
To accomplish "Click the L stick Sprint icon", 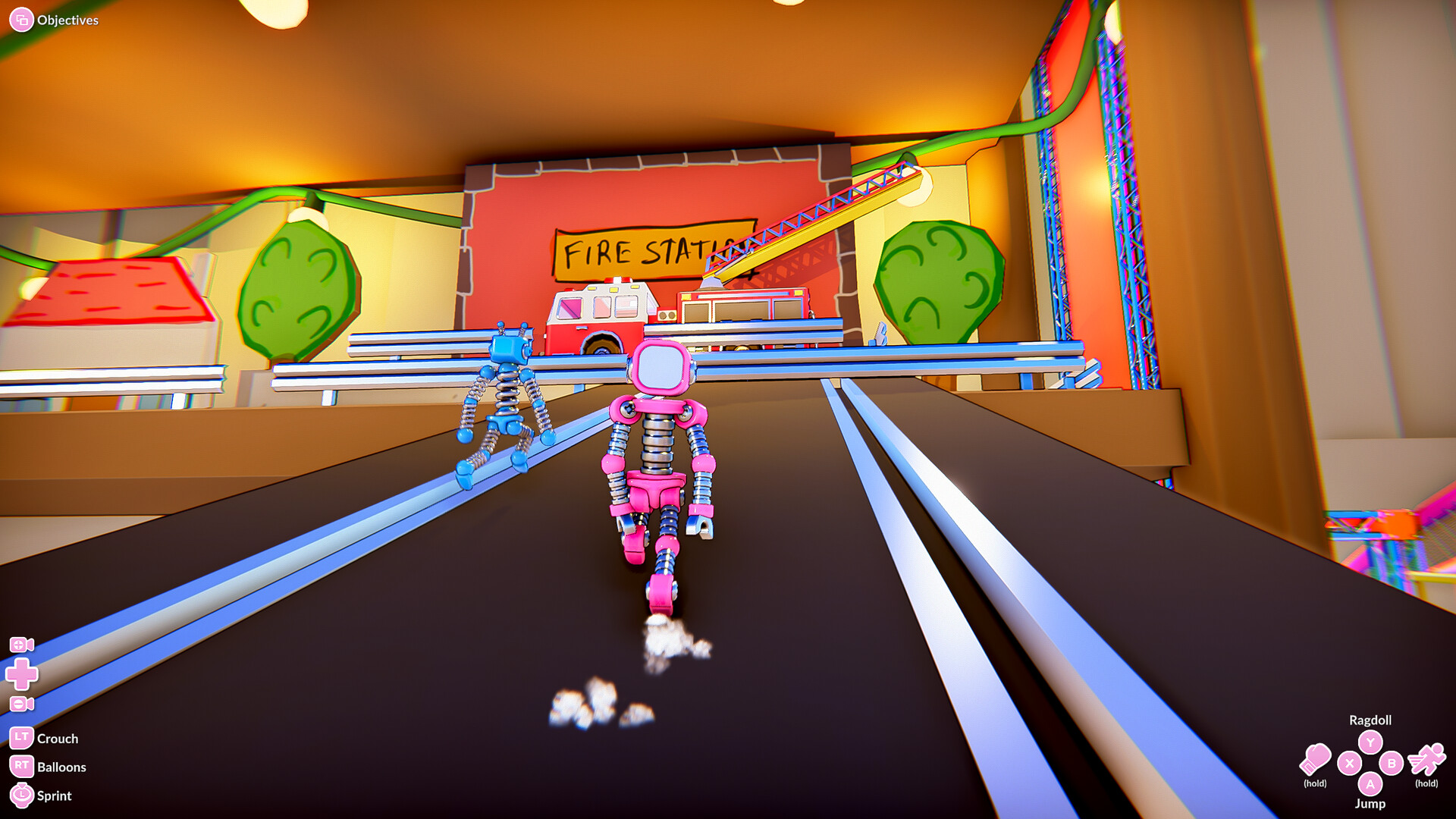I will pos(22,794).
